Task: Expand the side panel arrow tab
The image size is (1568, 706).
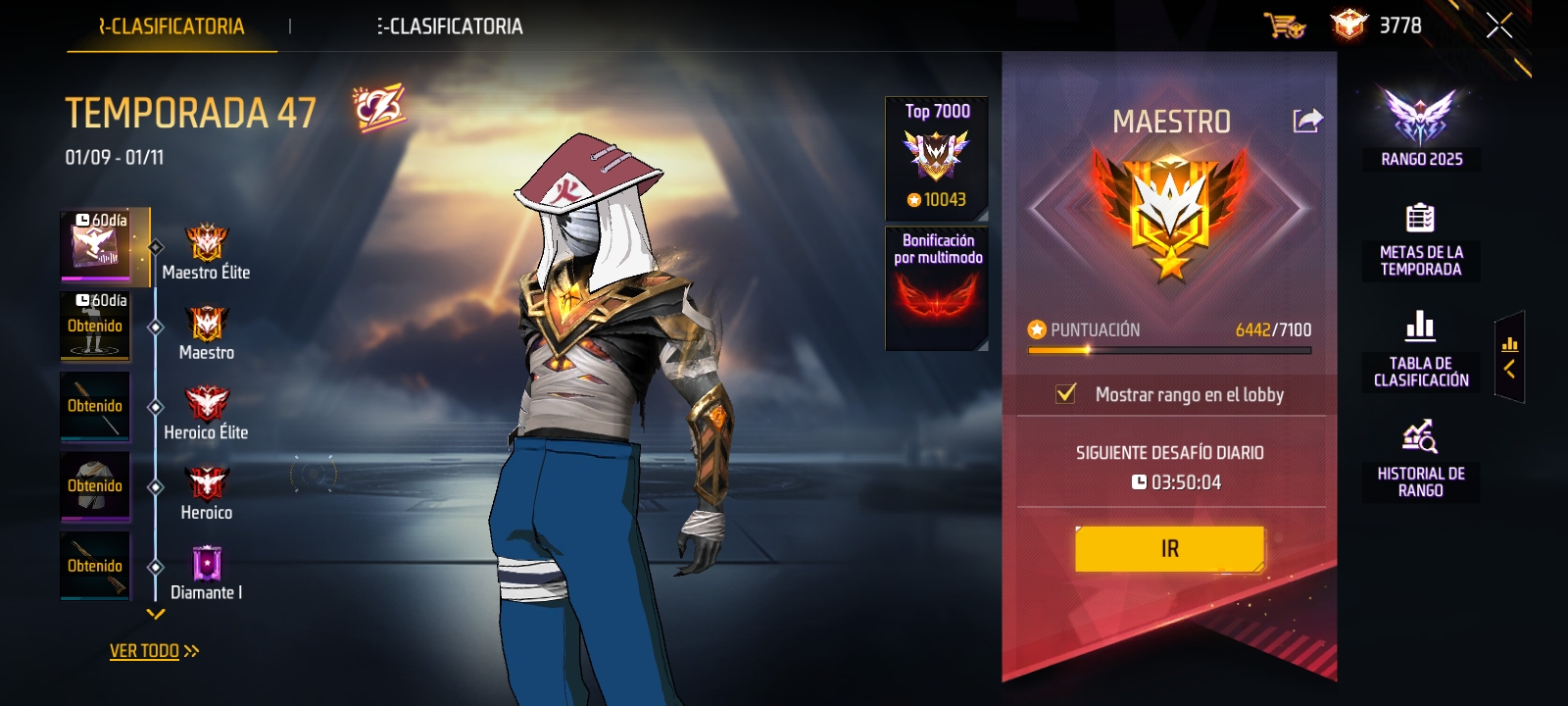Action: 1509,357
